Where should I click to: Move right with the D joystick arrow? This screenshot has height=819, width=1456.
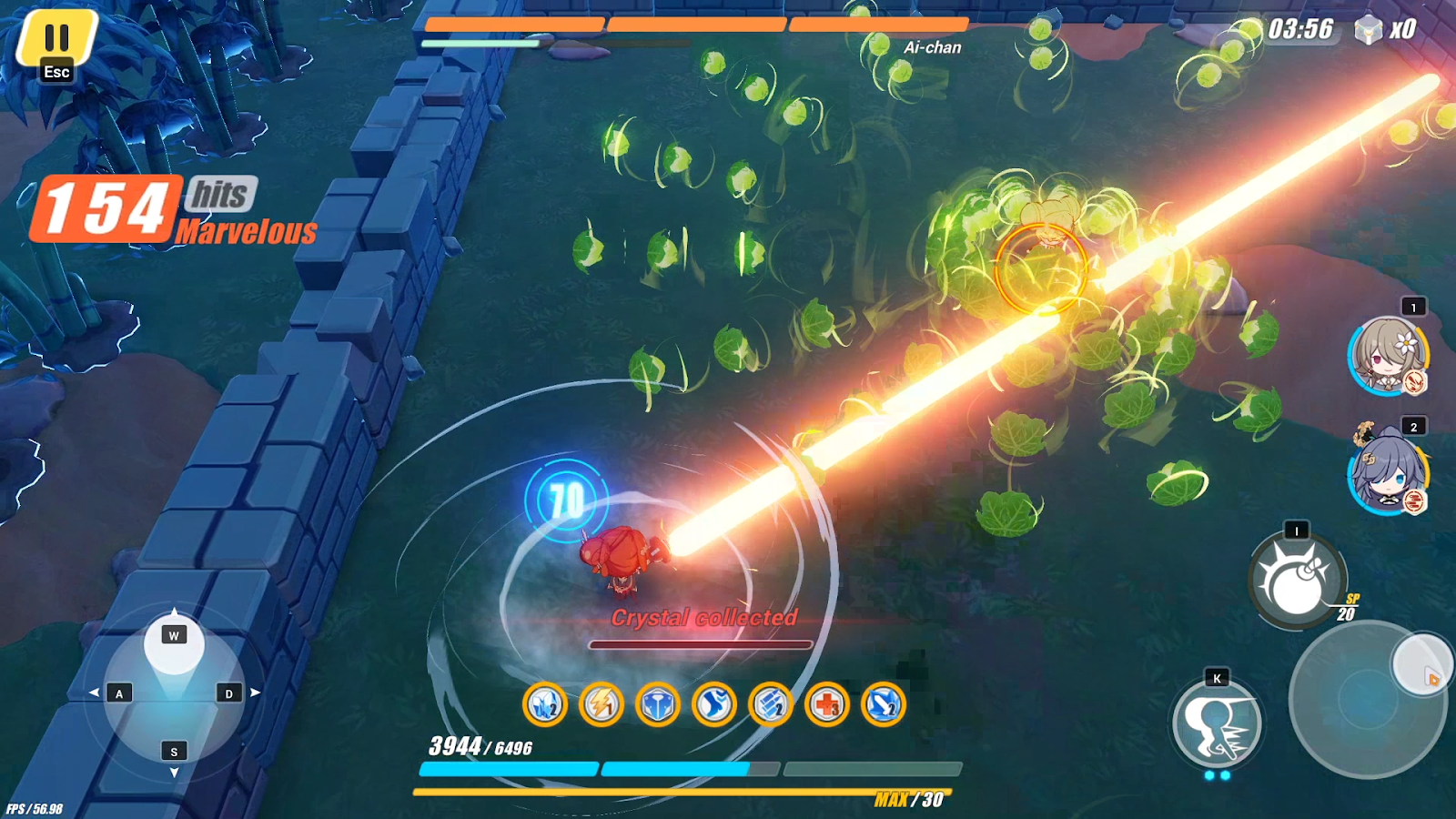(229, 693)
